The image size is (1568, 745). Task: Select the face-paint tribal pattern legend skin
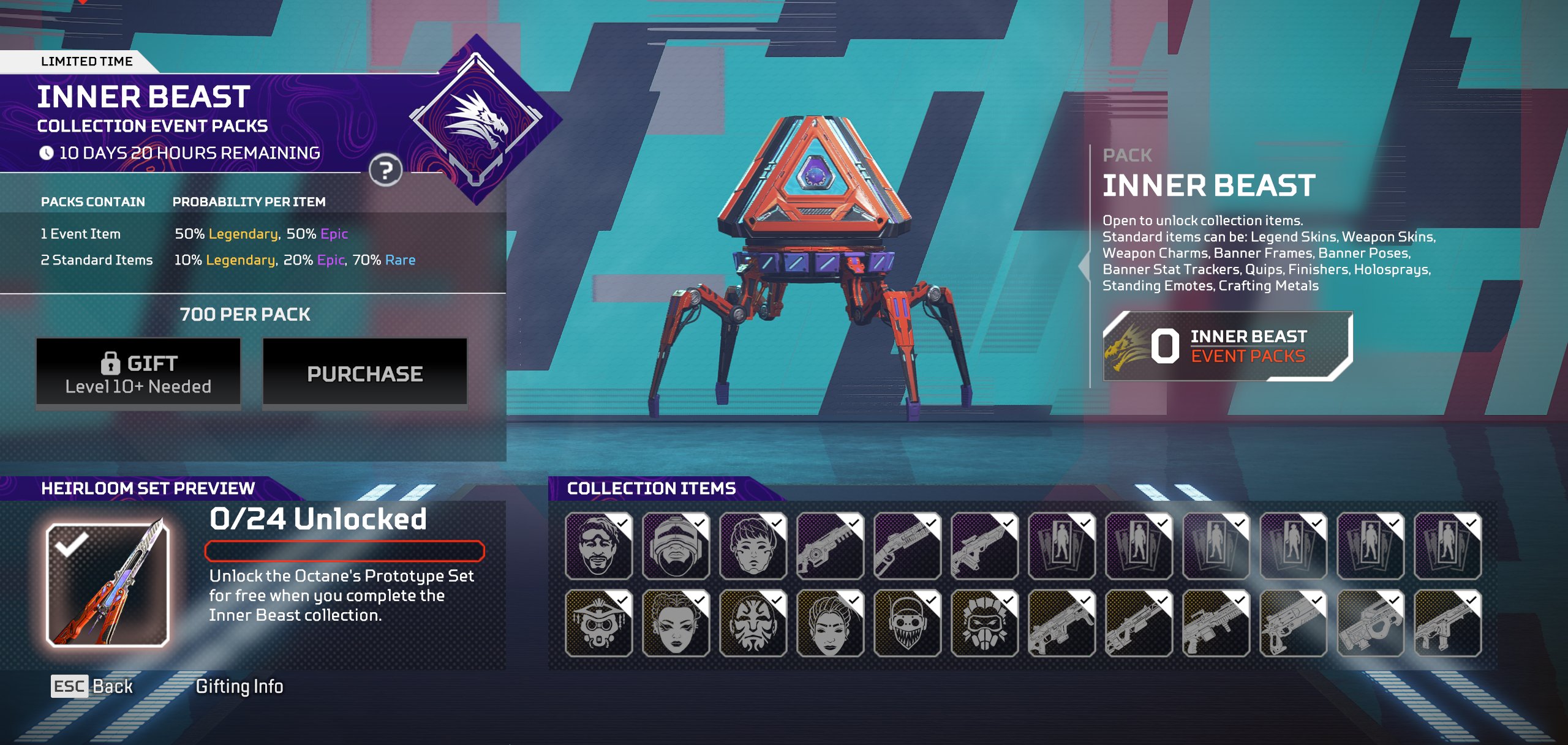[753, 623]
